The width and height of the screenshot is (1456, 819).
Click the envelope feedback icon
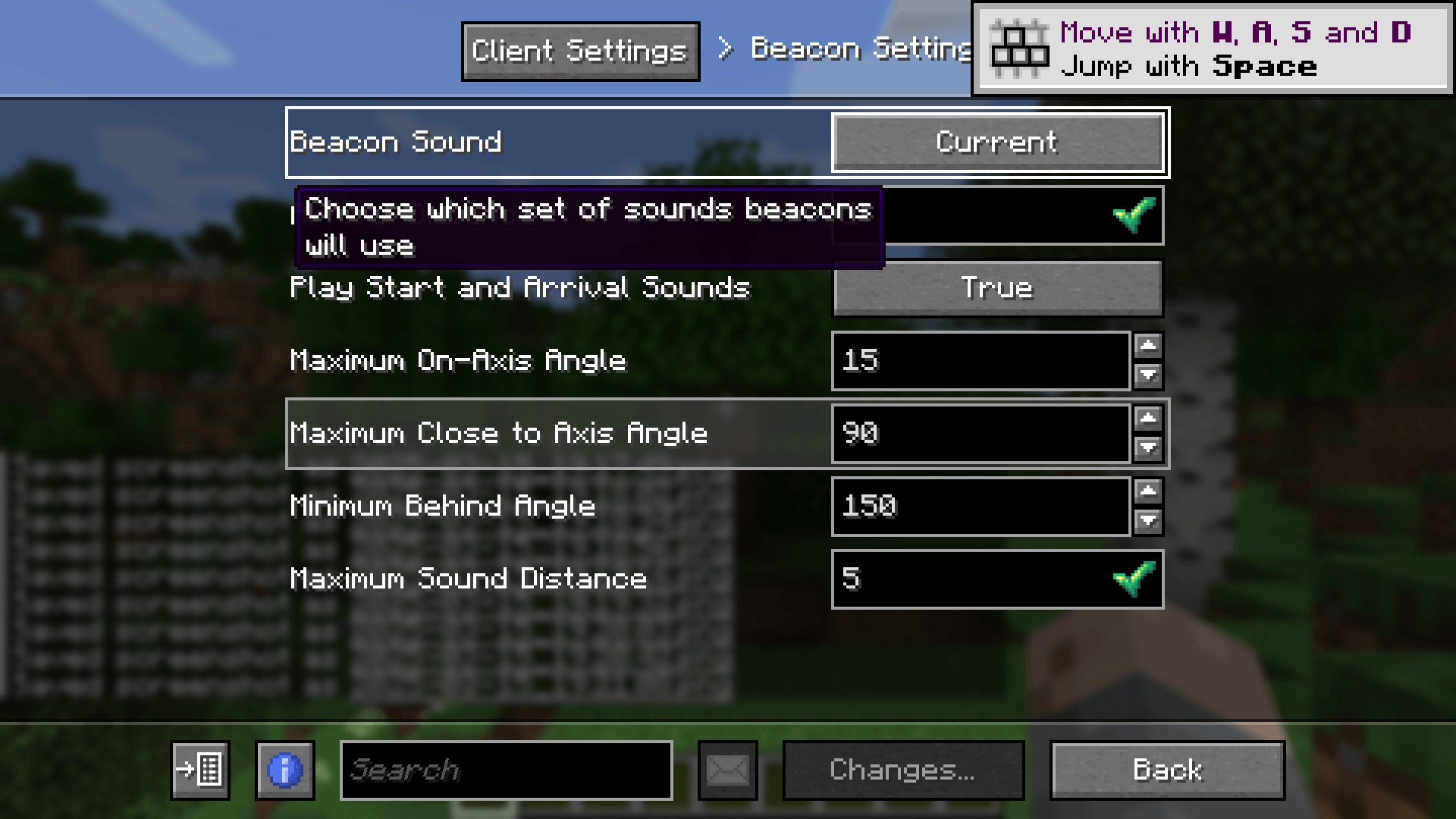pos(727,770)
